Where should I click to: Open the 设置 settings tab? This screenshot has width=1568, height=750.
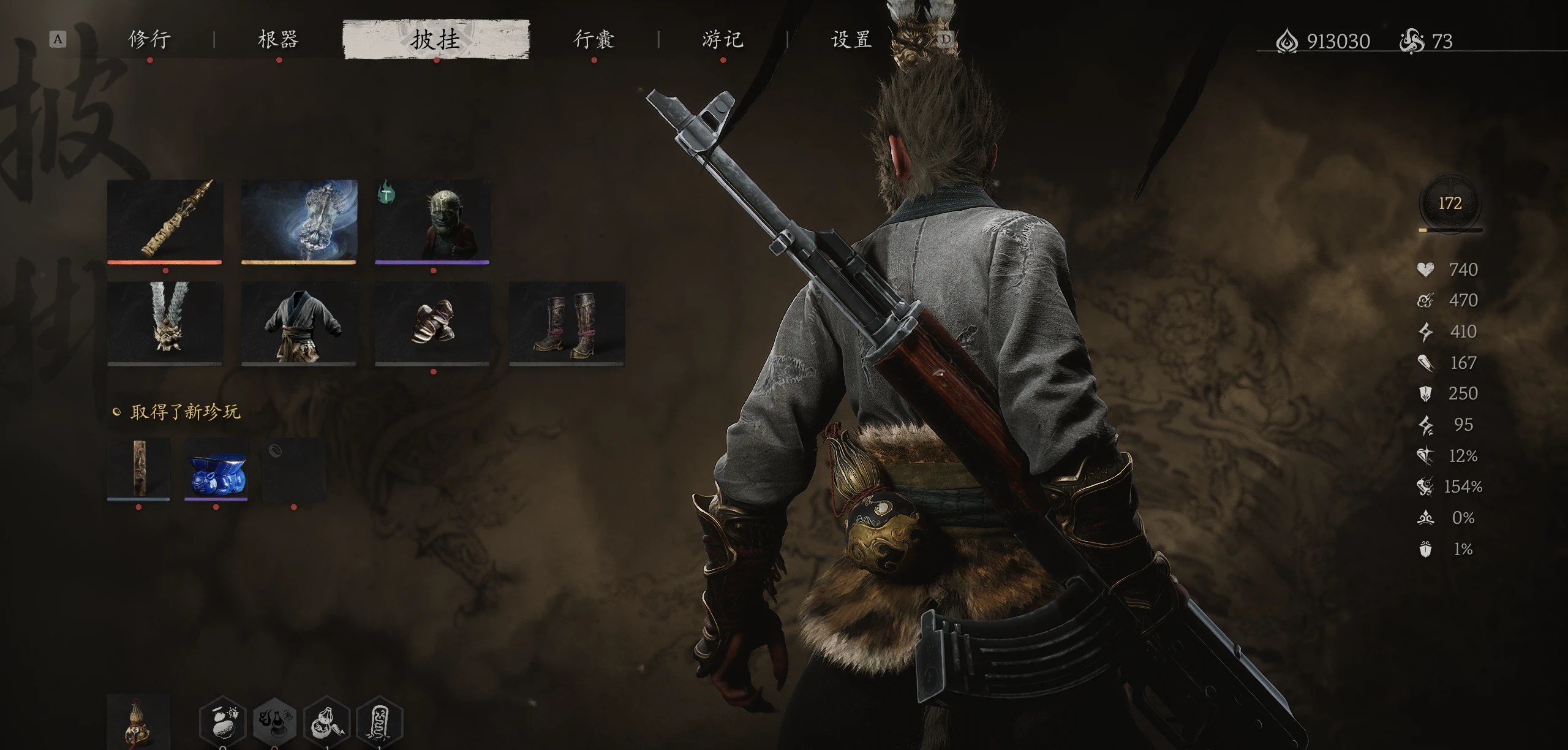[851, 40]
